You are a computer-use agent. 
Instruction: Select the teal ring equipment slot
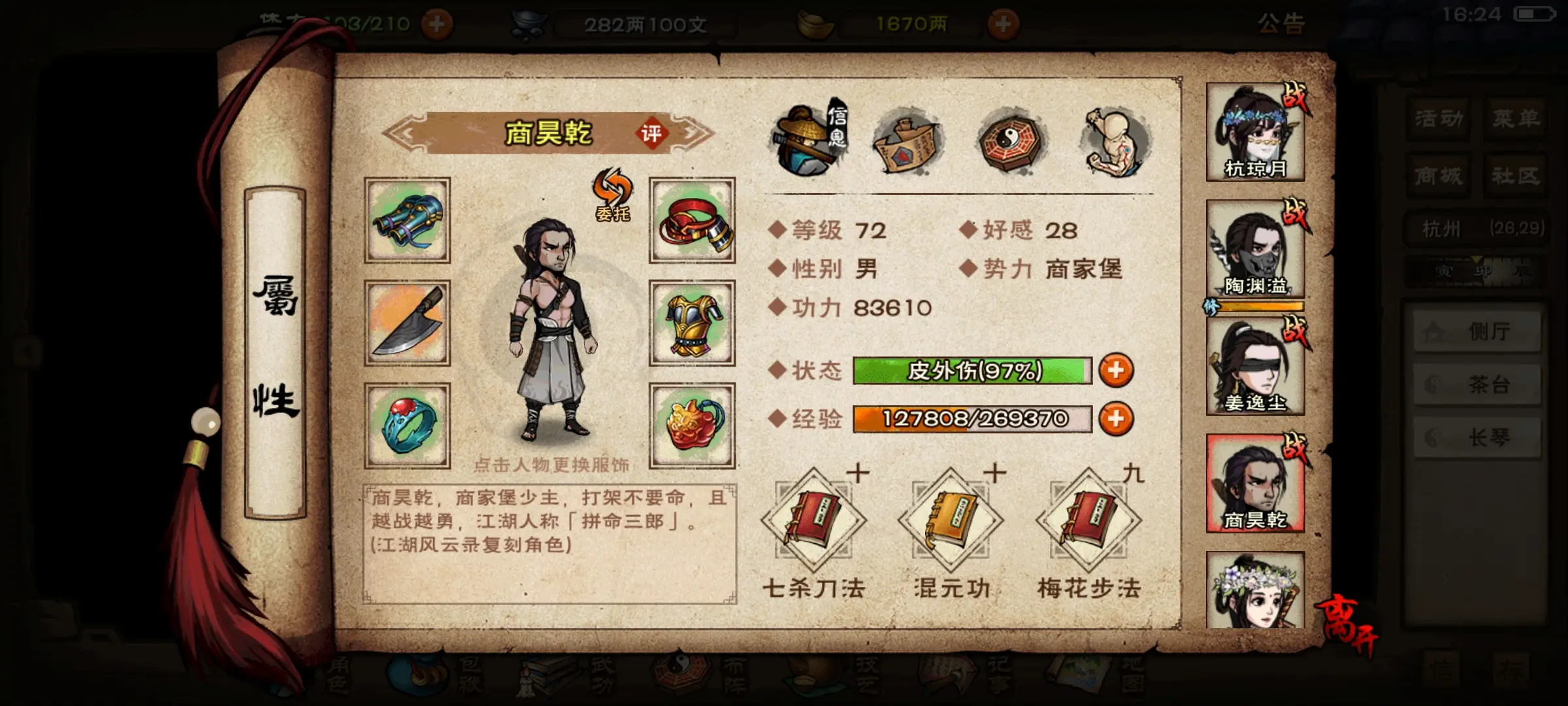(x=407, y=426)
